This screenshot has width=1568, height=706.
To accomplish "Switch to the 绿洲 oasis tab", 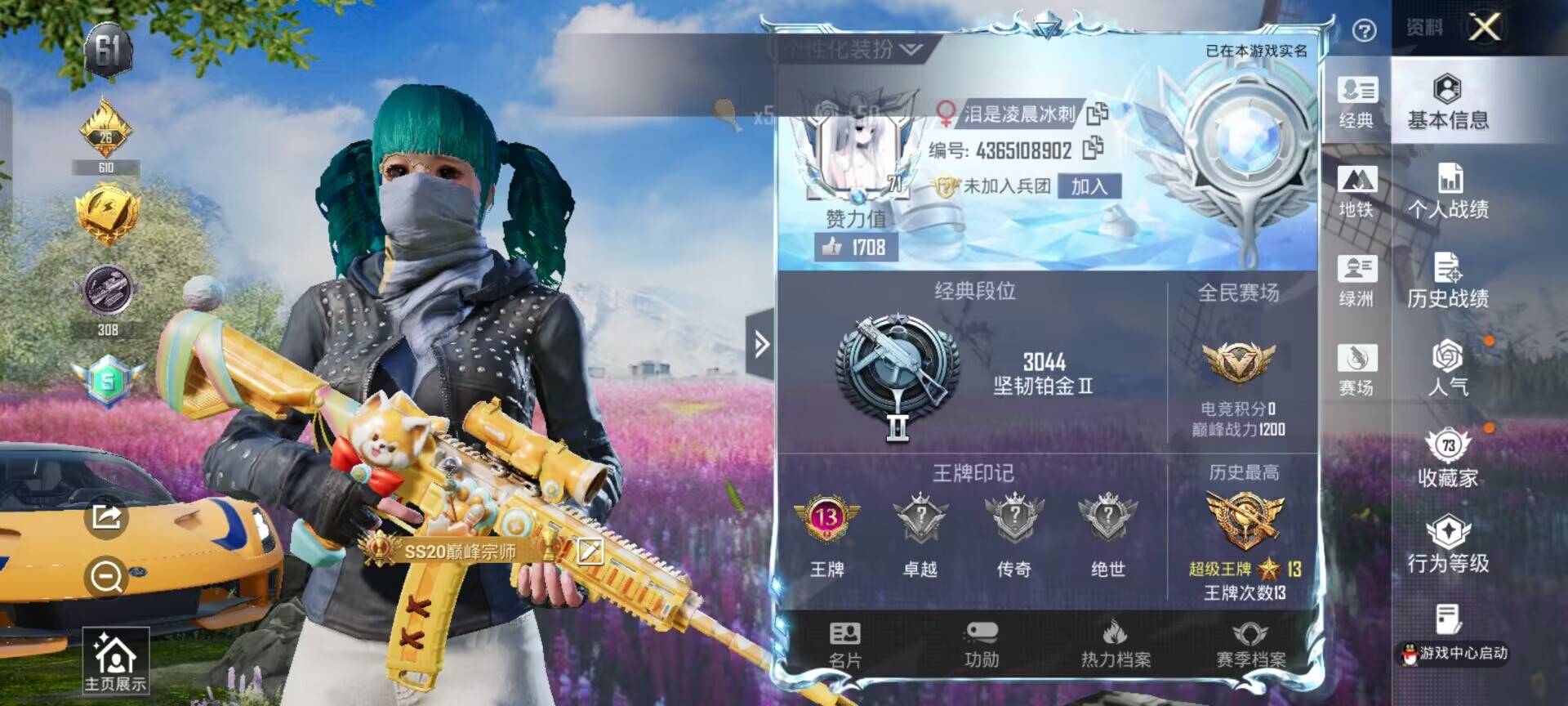I will pos(1356,280).
